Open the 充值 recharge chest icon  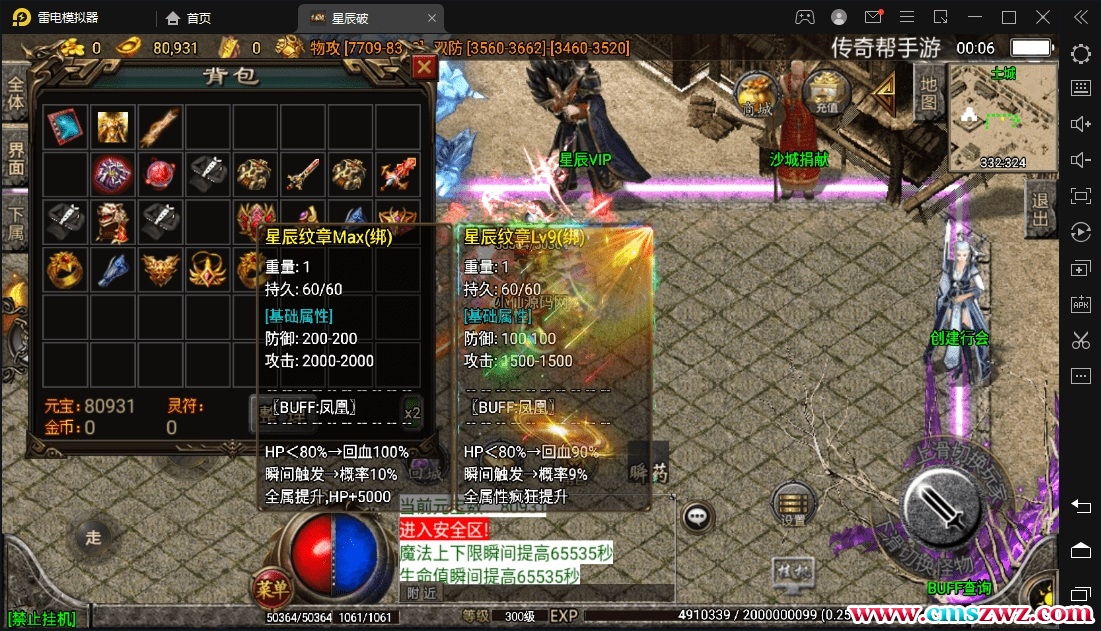click(x=825, y=93)
